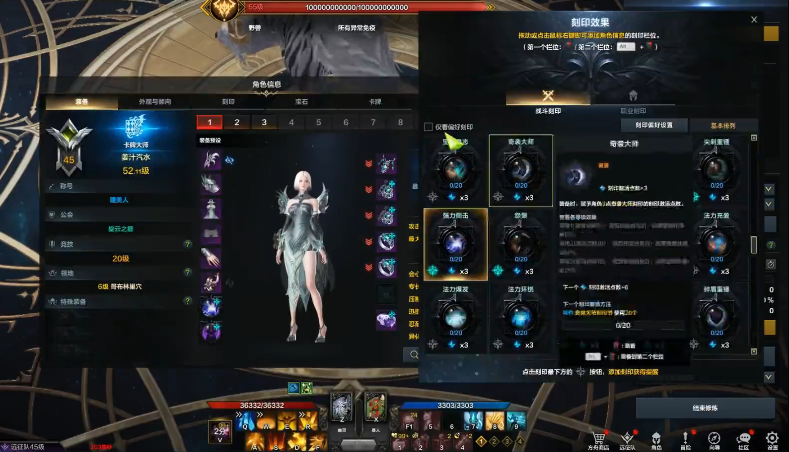This screenshot has height=452, width=789.
Task: Choose the 法力环绕 engraving icon
Action: coord(521,316)
